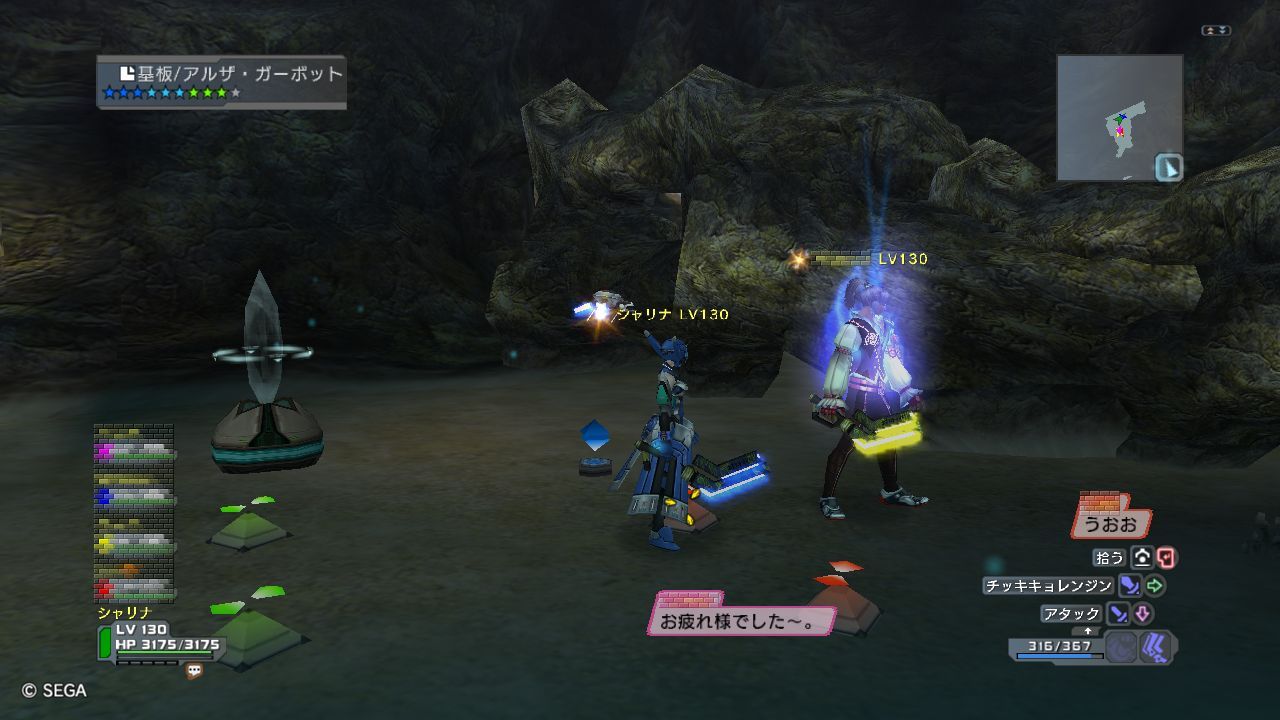Activate the jet boots weapon slot

click(x=1156, y=648)
